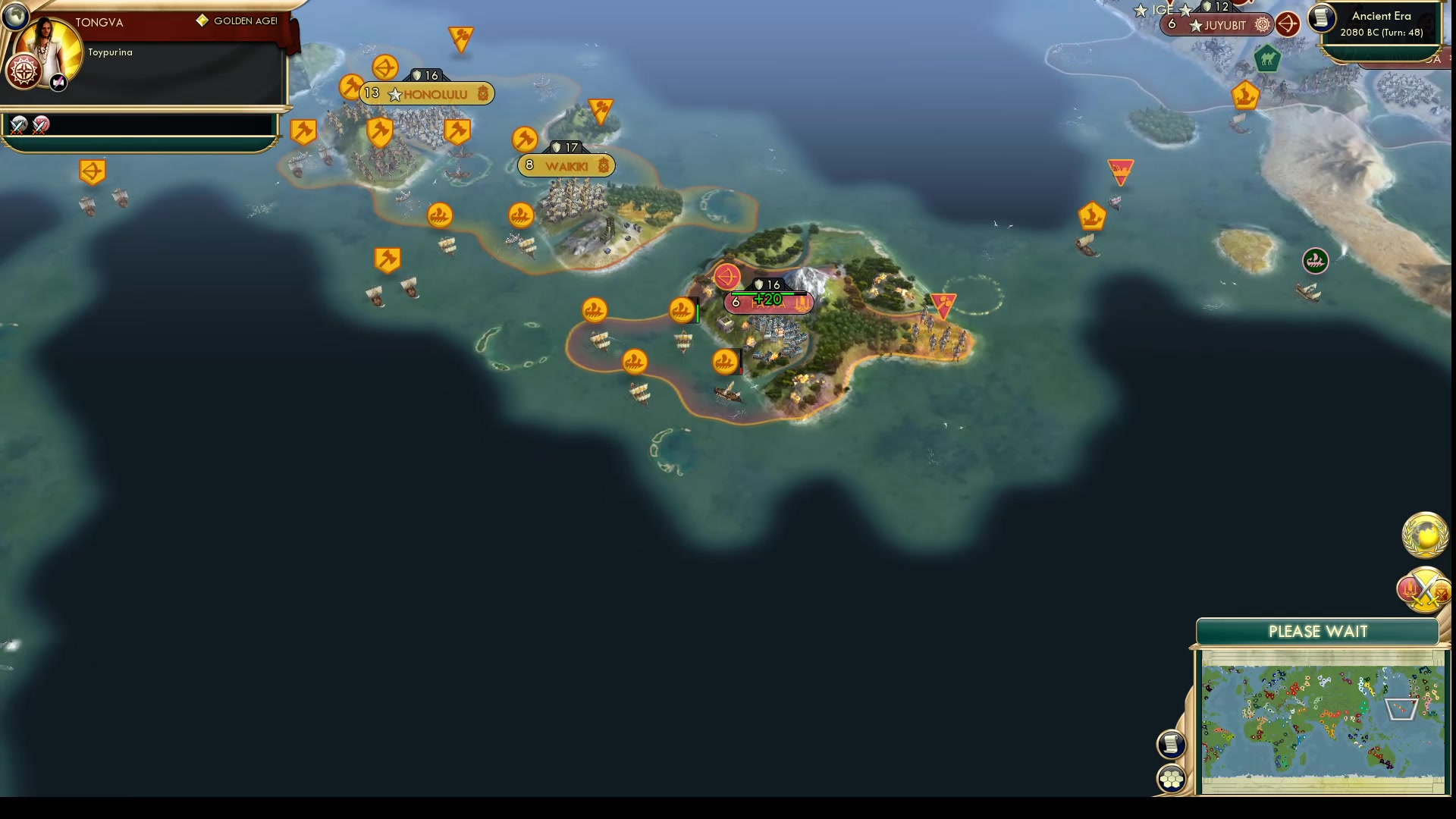1456x819 pixels.
Task: Open the Honolulu city screen by clicking its name
Action: tap(436, 94)
